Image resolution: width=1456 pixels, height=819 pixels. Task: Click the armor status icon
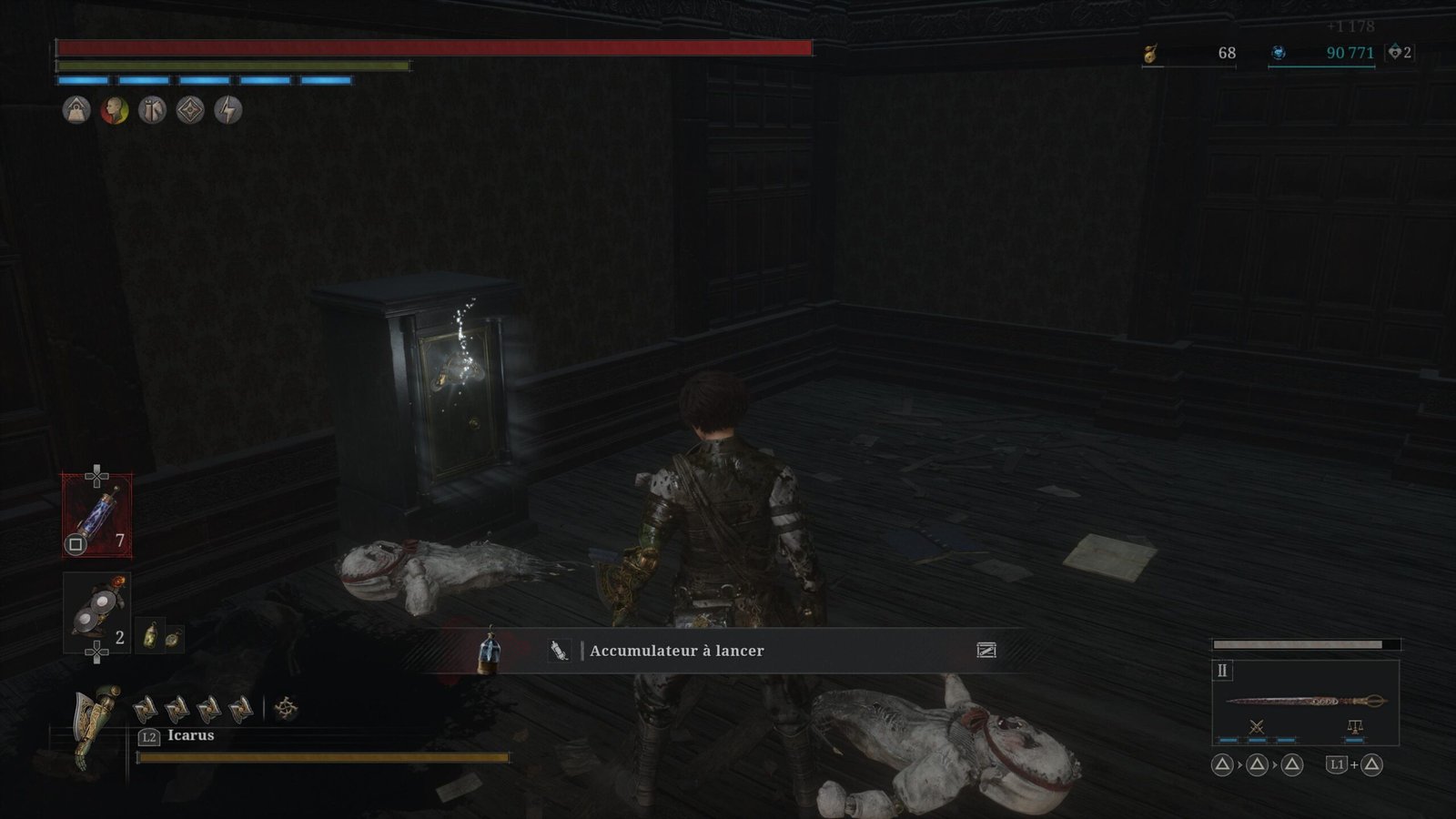[x=152, y=111]
